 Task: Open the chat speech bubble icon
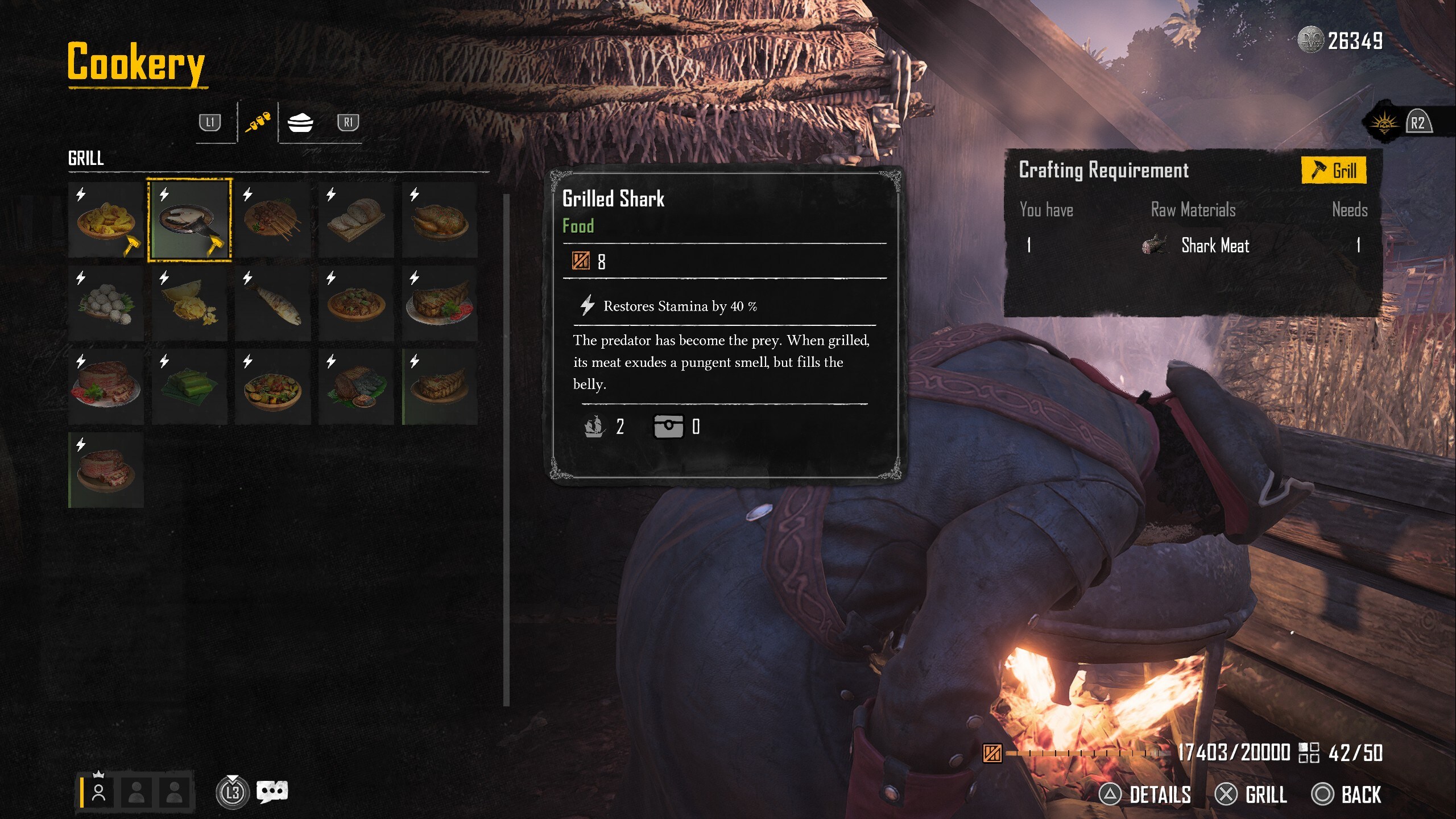point(272,791)
